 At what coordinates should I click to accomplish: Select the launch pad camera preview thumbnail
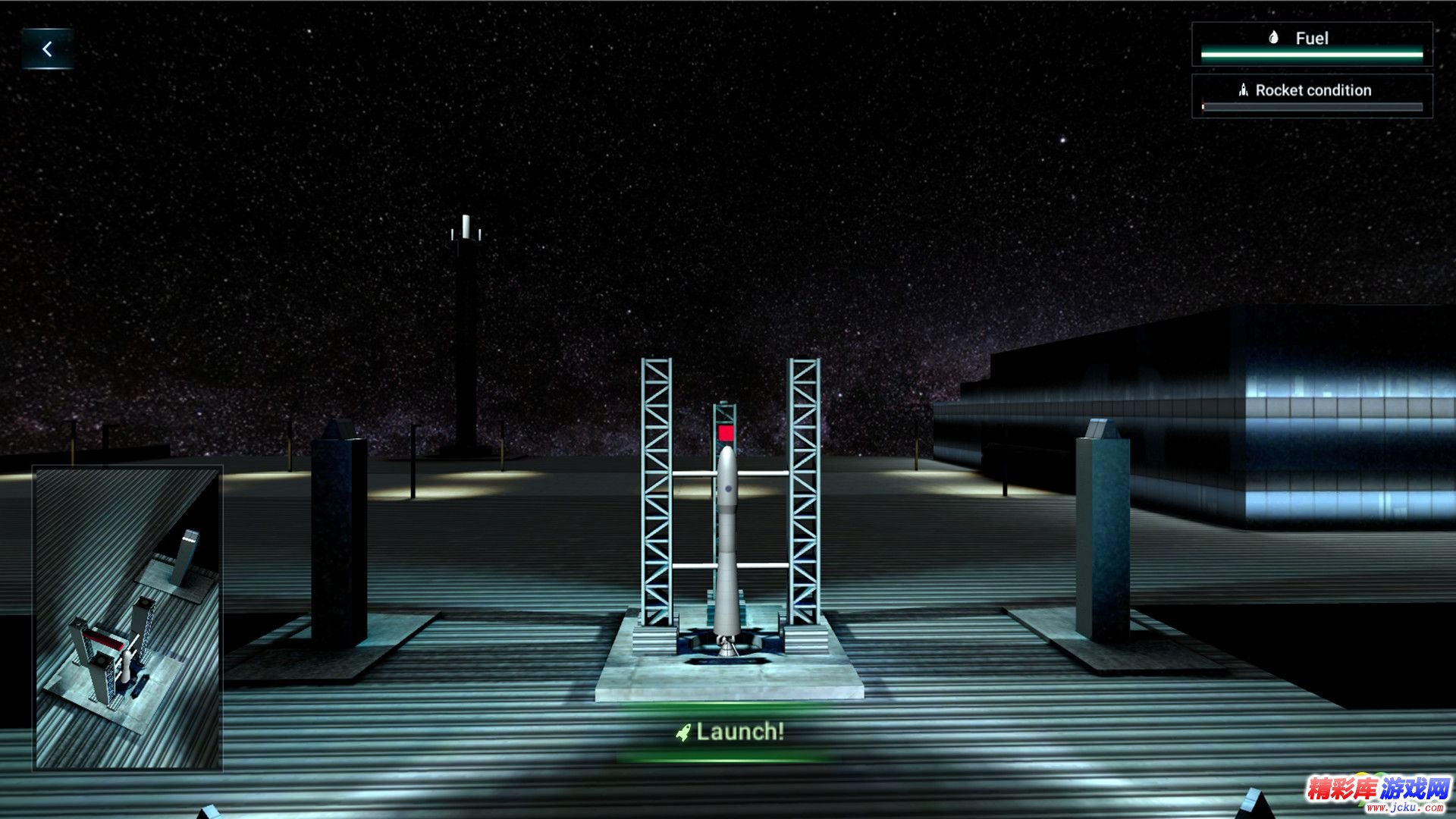point(127,618)
